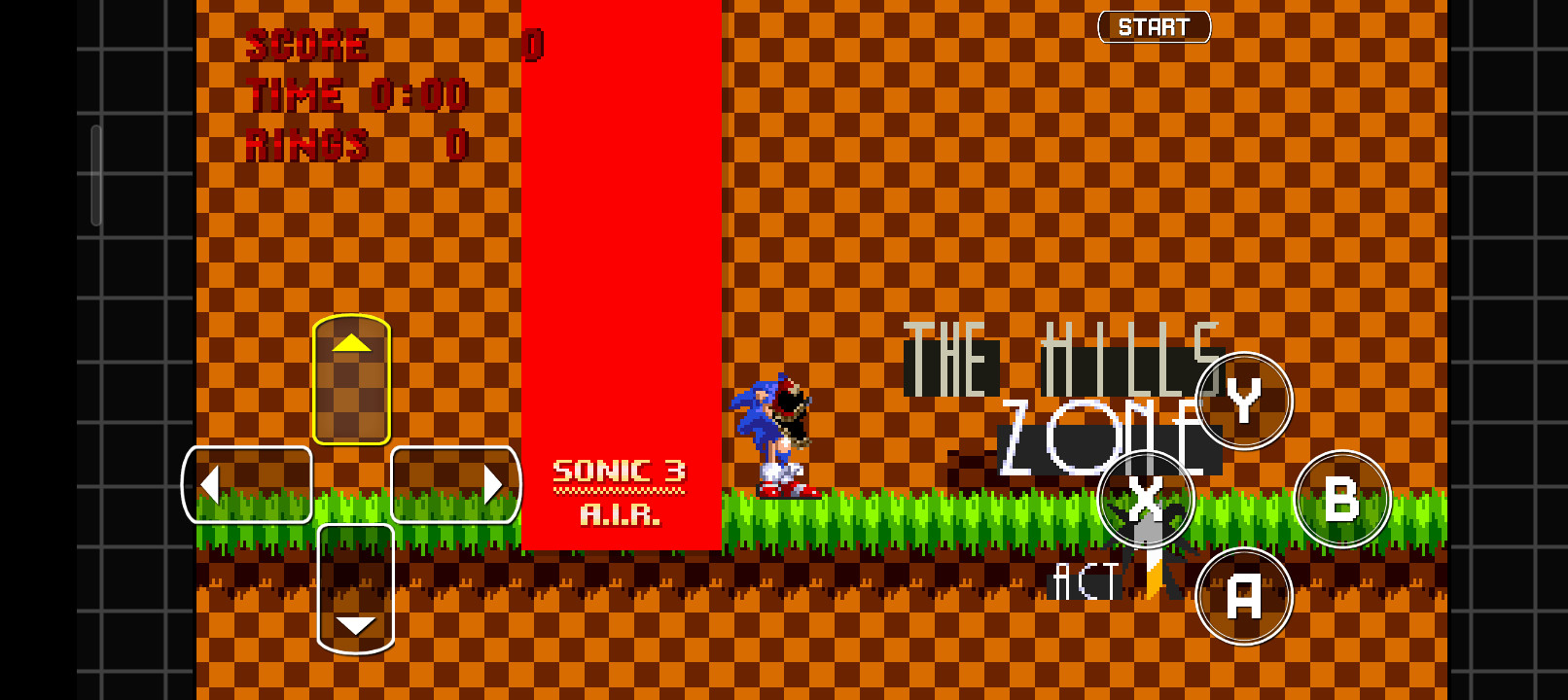1568x700 pixels.
Task: Tap the B action button
Action: click(x=1343, y=501)
